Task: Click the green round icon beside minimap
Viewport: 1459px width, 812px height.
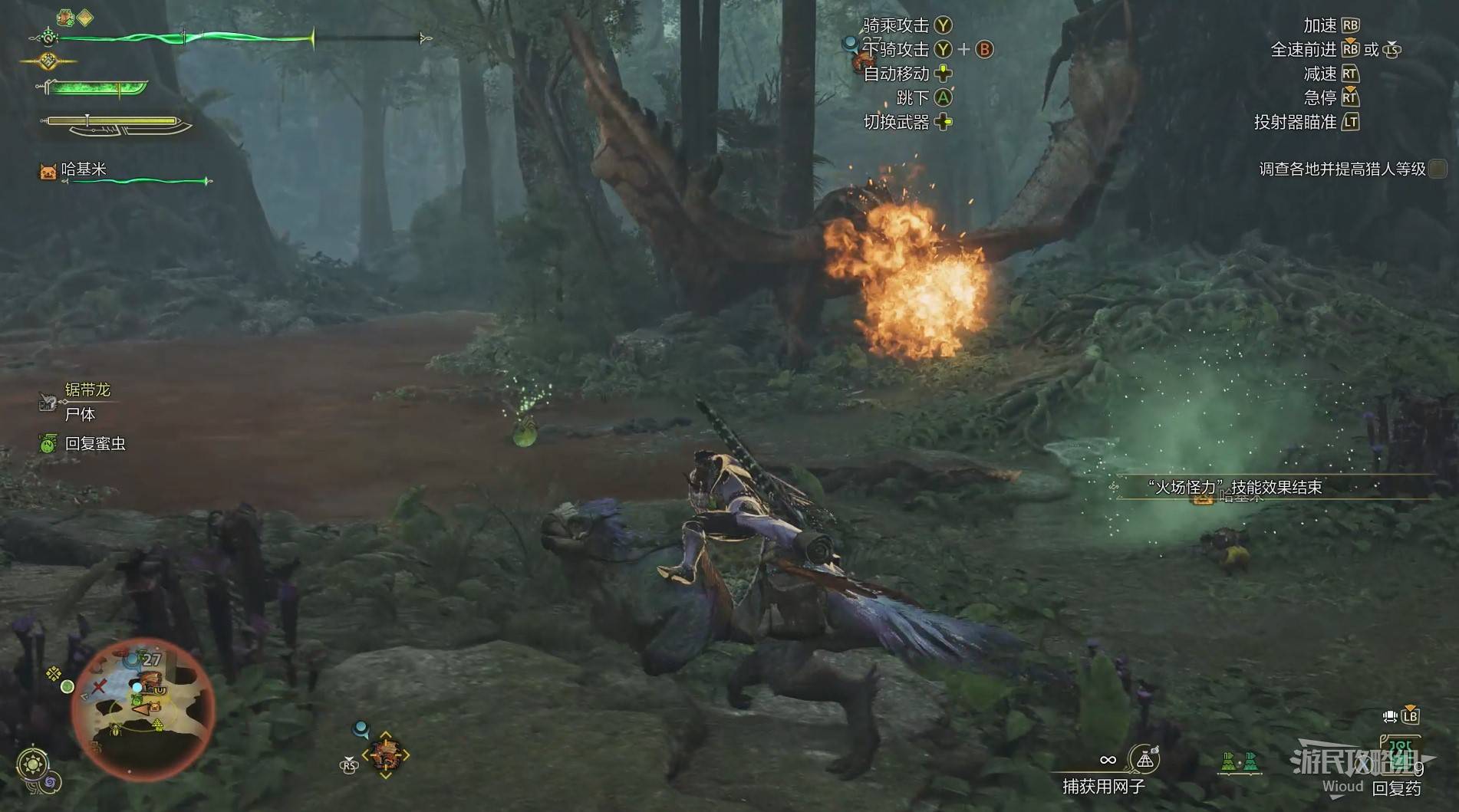Action: pos(68,686)
